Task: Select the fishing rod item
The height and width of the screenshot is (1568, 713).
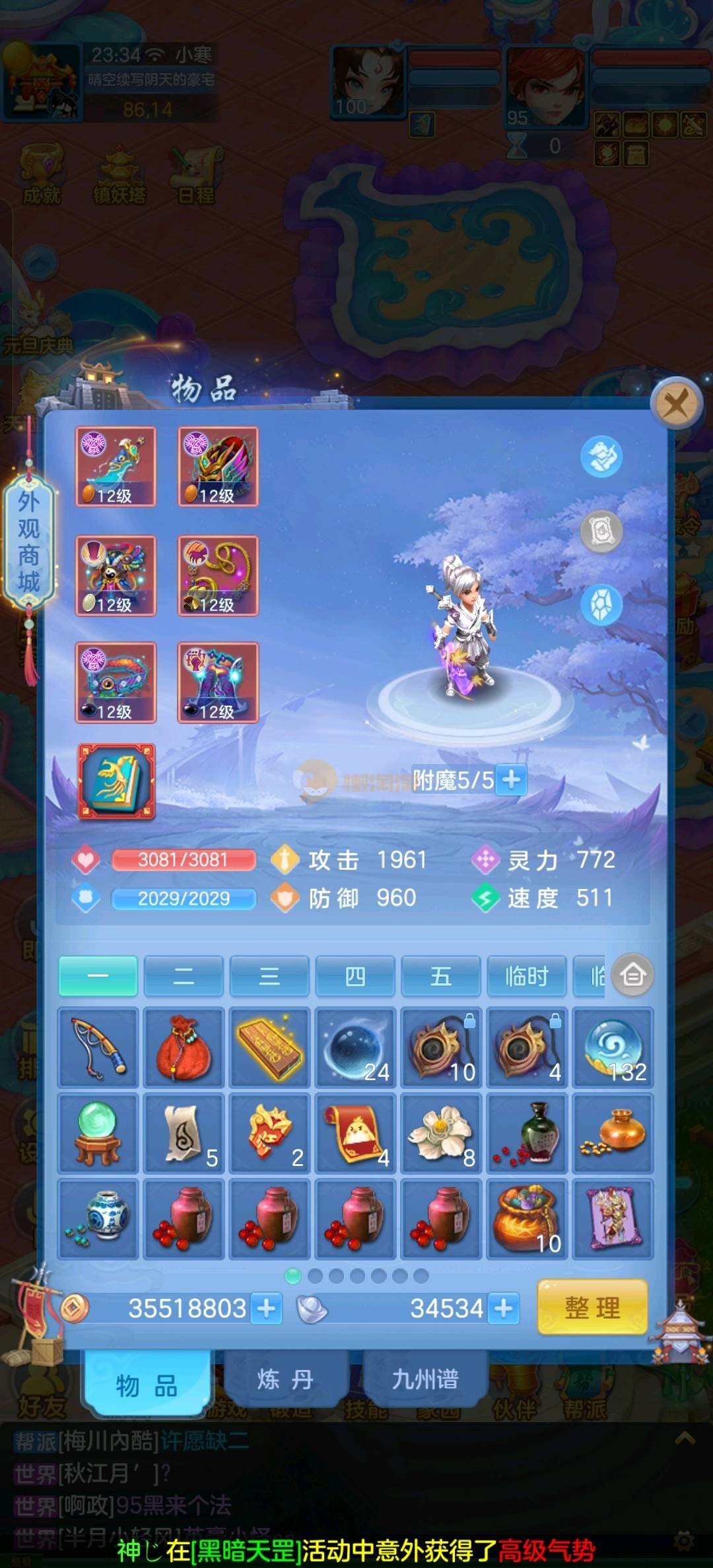Action: point(98,1047)
